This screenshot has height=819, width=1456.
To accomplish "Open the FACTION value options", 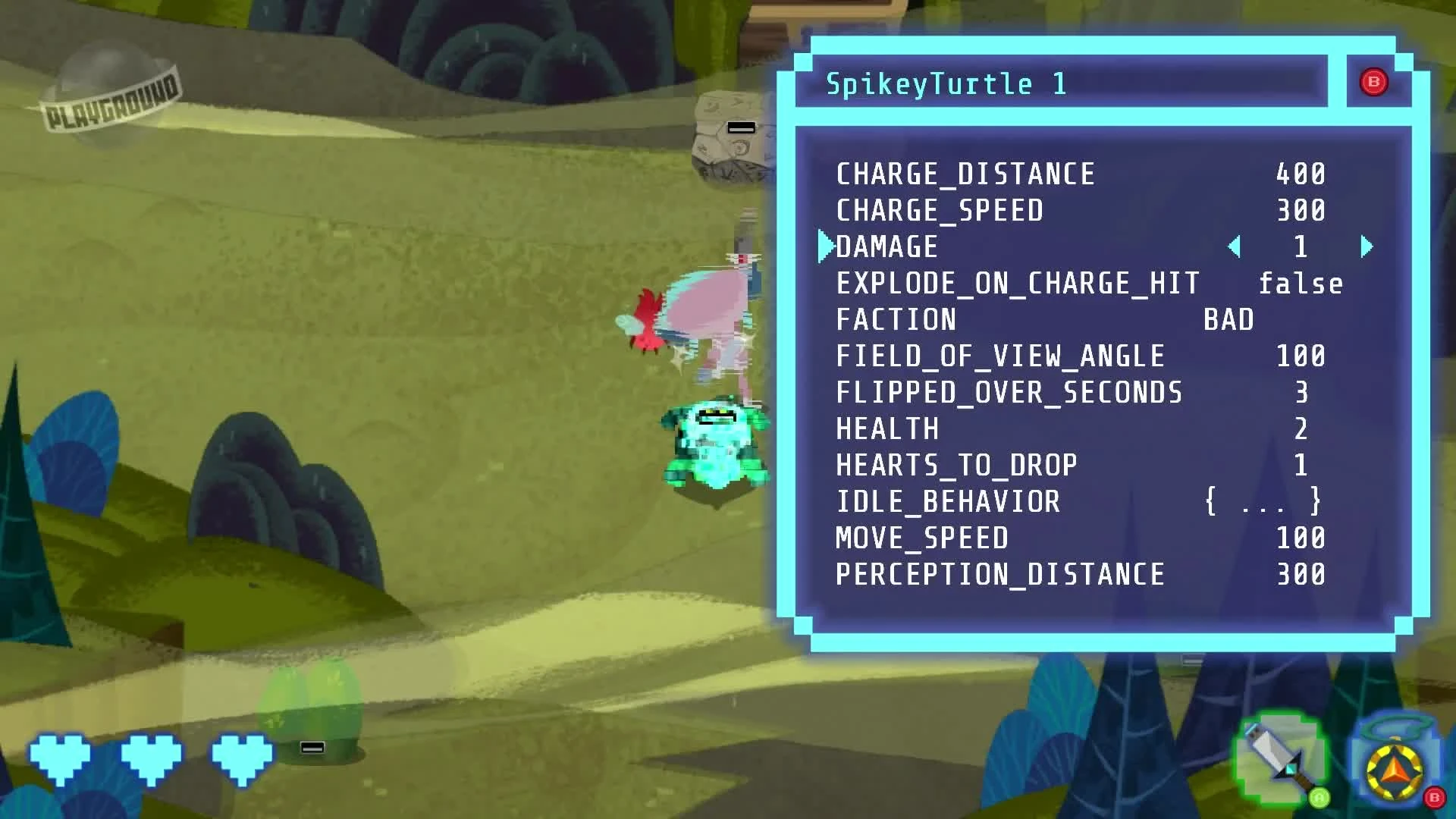I will [x=1231, y=319].
